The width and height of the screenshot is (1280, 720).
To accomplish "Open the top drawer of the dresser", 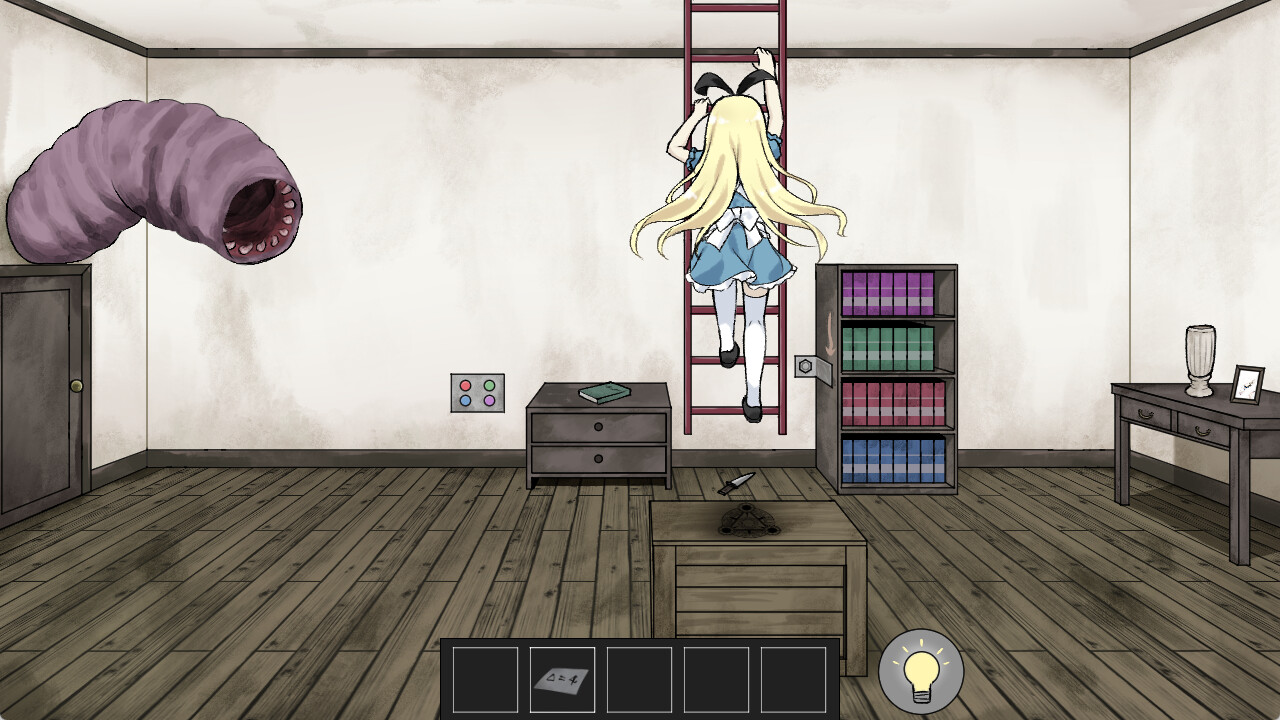I will [x=598, y=426].
